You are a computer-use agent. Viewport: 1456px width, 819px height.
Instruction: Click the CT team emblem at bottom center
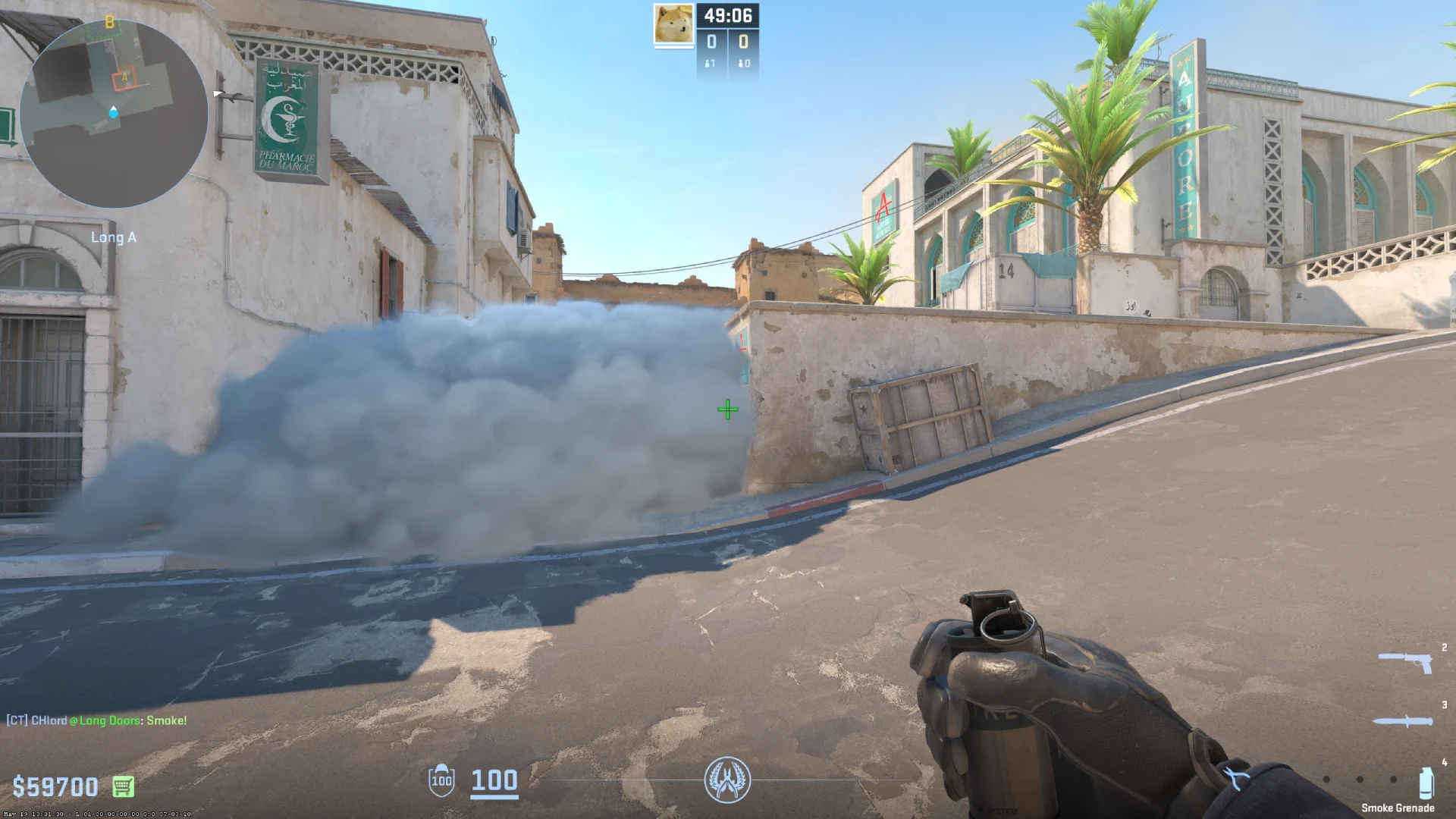pyautogui.click(x=728, y=781)
